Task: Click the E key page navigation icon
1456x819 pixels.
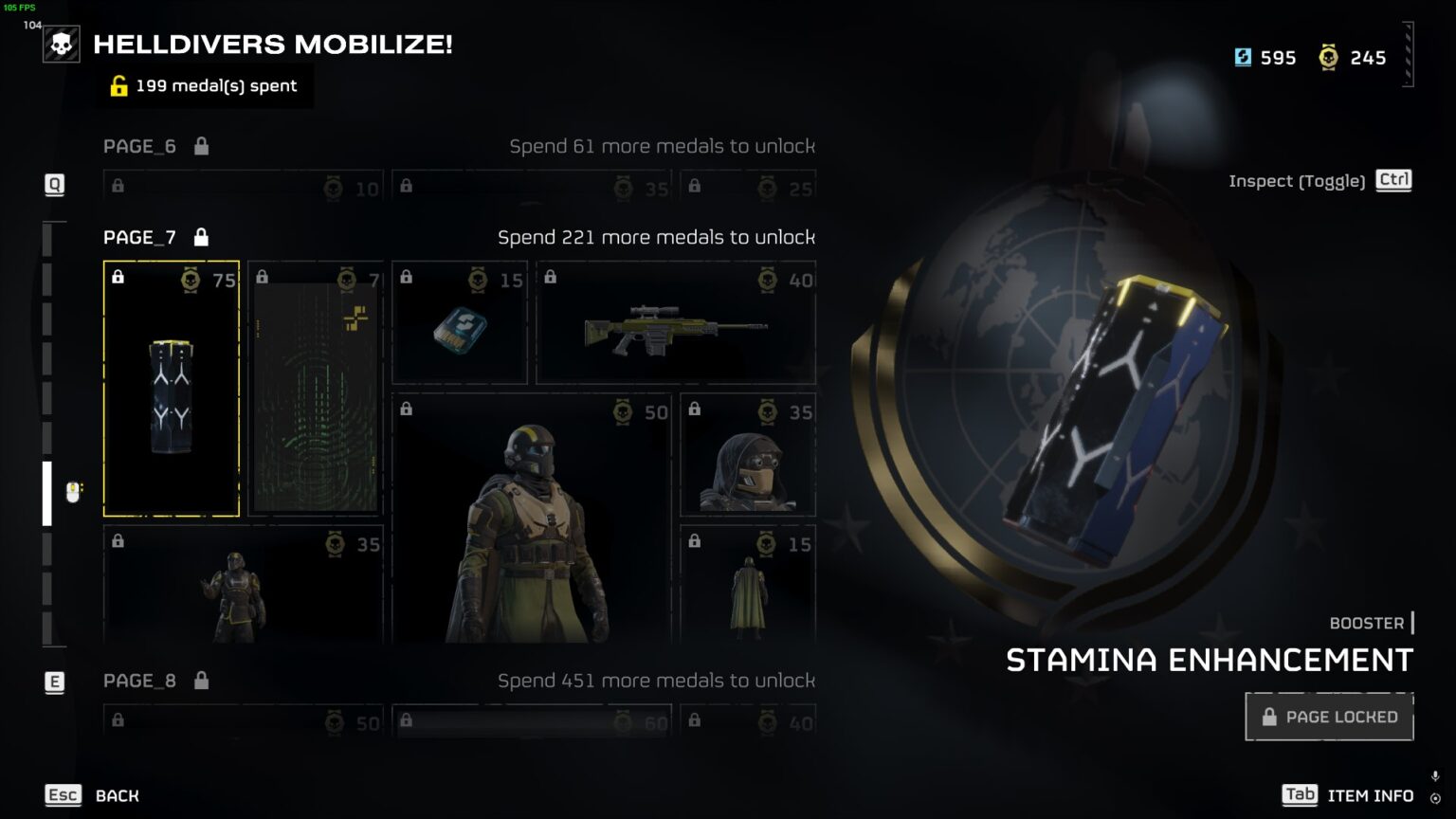Action: pos(54,680)
